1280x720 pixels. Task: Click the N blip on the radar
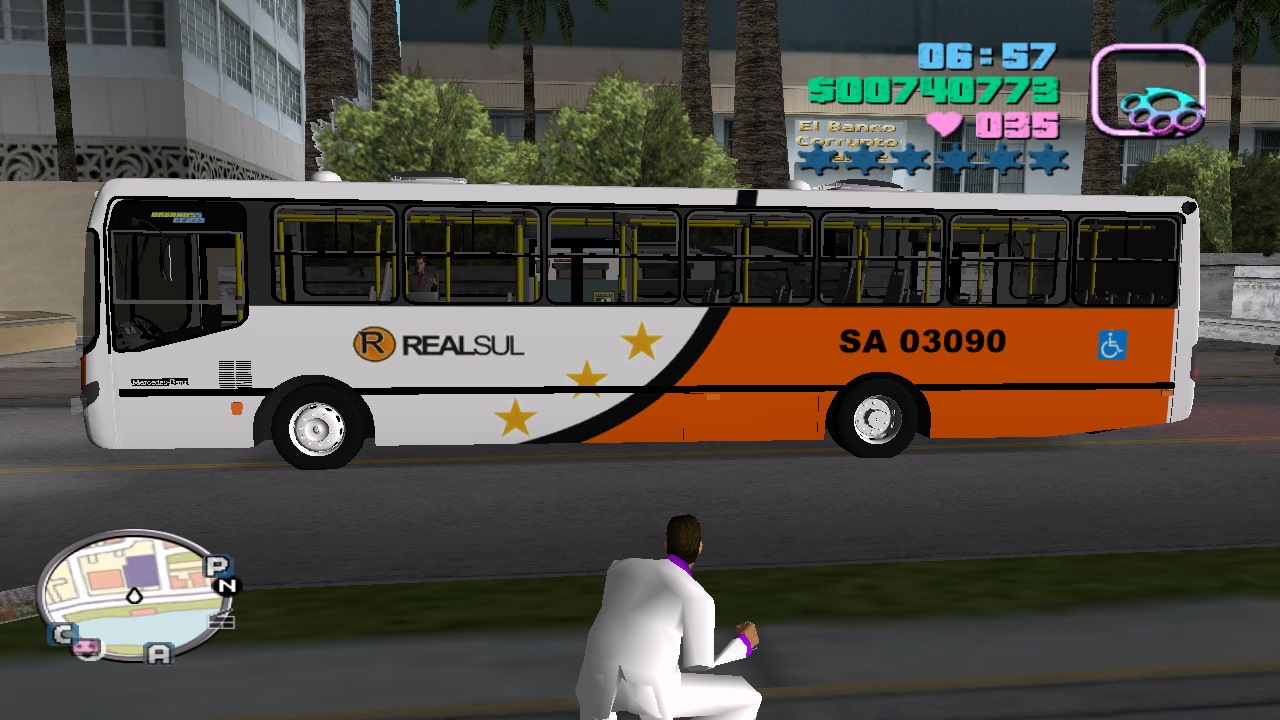click(228, 583)
